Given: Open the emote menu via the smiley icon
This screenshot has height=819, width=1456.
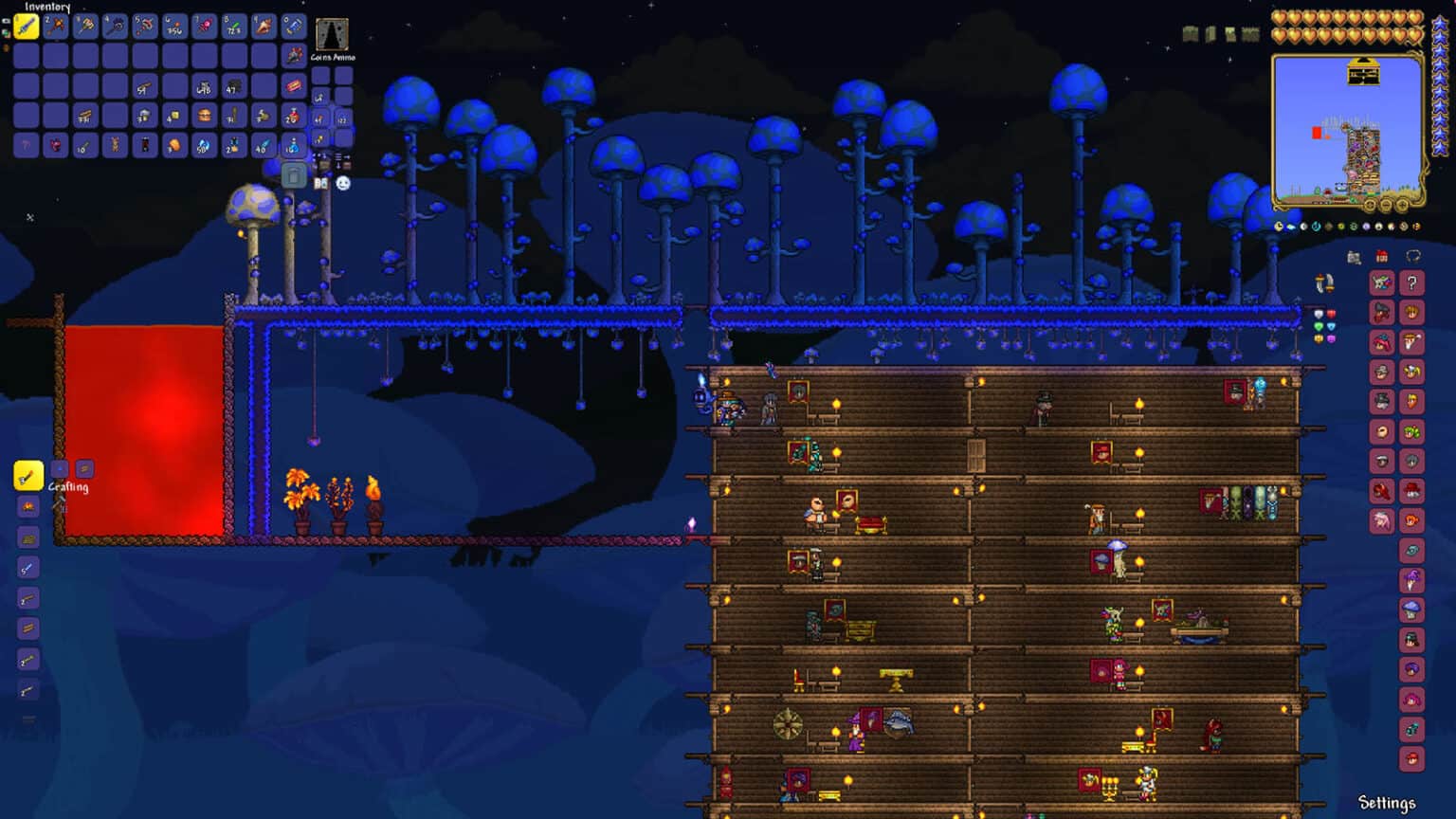Looking at the screenshot, I should 343,183.
